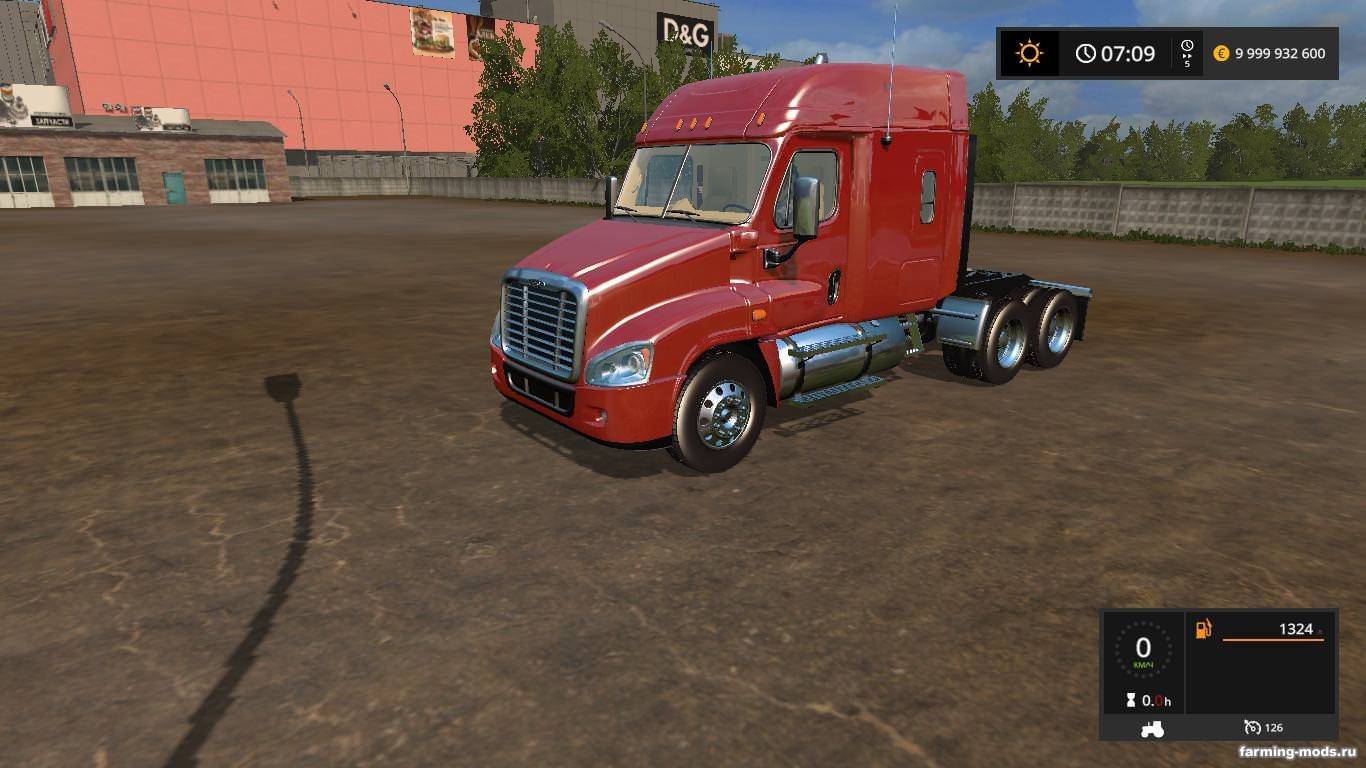The width and height of the screenshot is (1366, 768).
Task: Select the white tractor vehicle icon
Action: click(x=1152, y=729)
